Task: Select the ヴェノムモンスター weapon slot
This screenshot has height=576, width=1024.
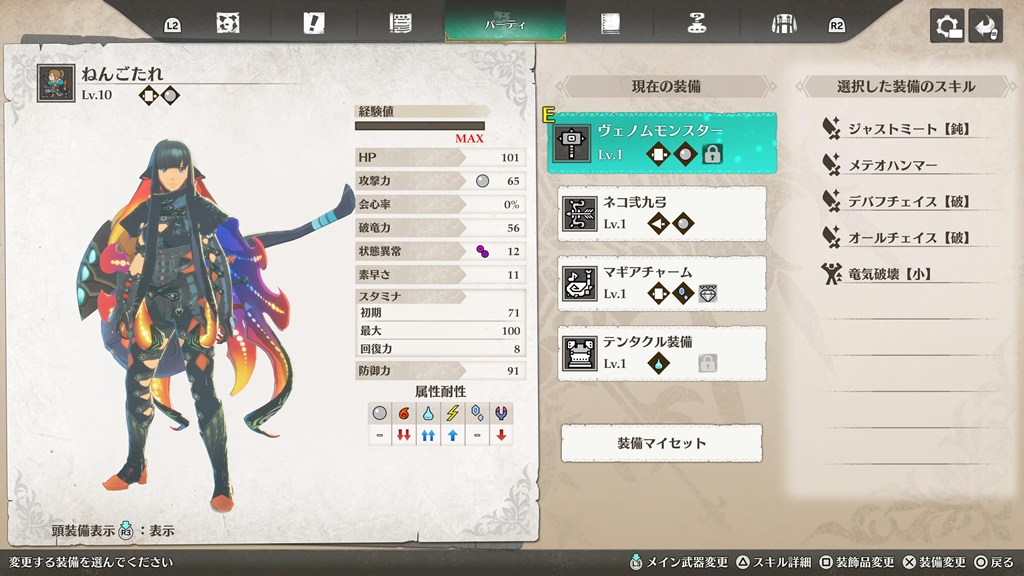Action: pyautogui.click(x=662, y=142)
